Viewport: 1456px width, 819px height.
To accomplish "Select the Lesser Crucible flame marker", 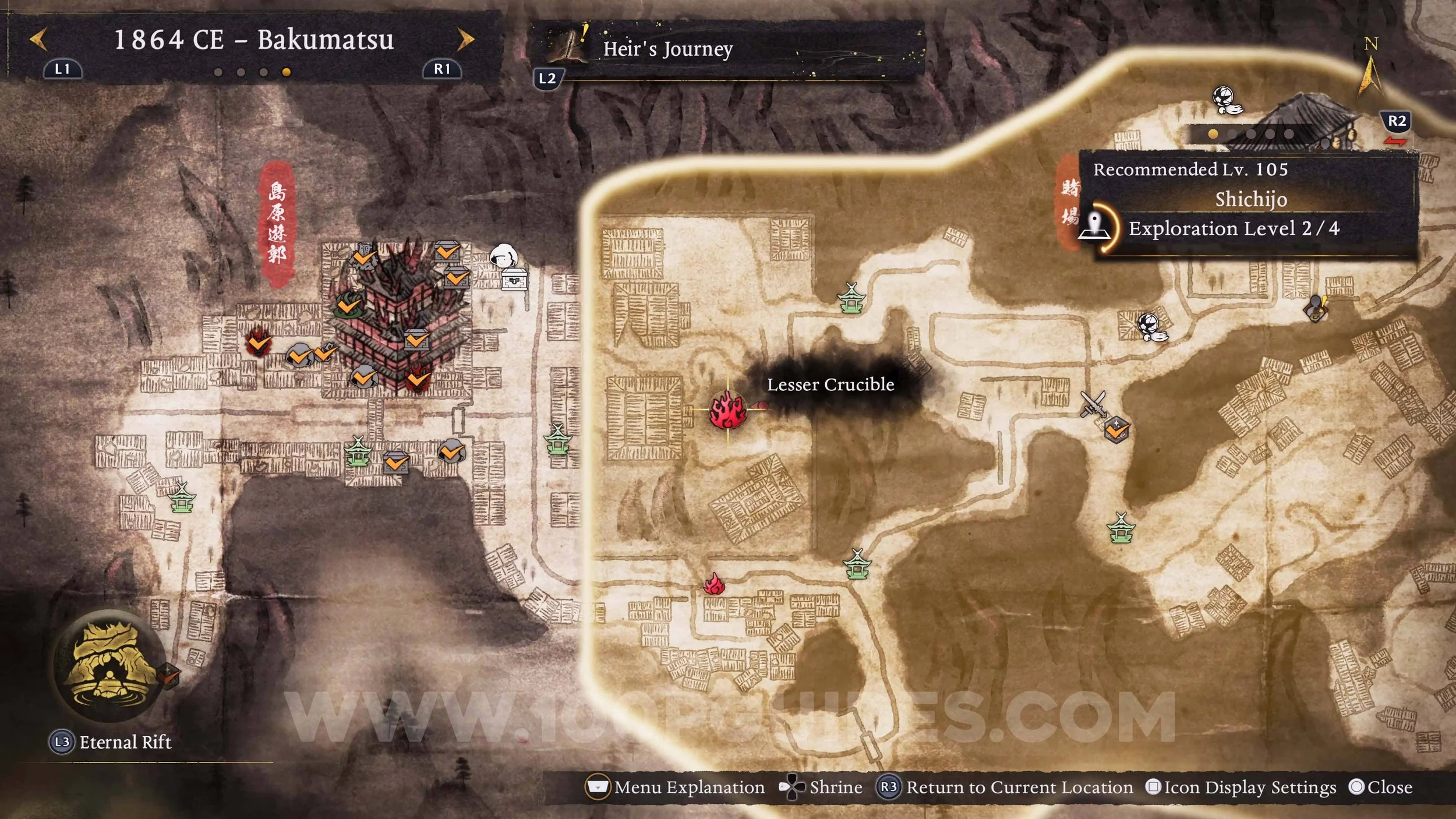I will (727, 410).
